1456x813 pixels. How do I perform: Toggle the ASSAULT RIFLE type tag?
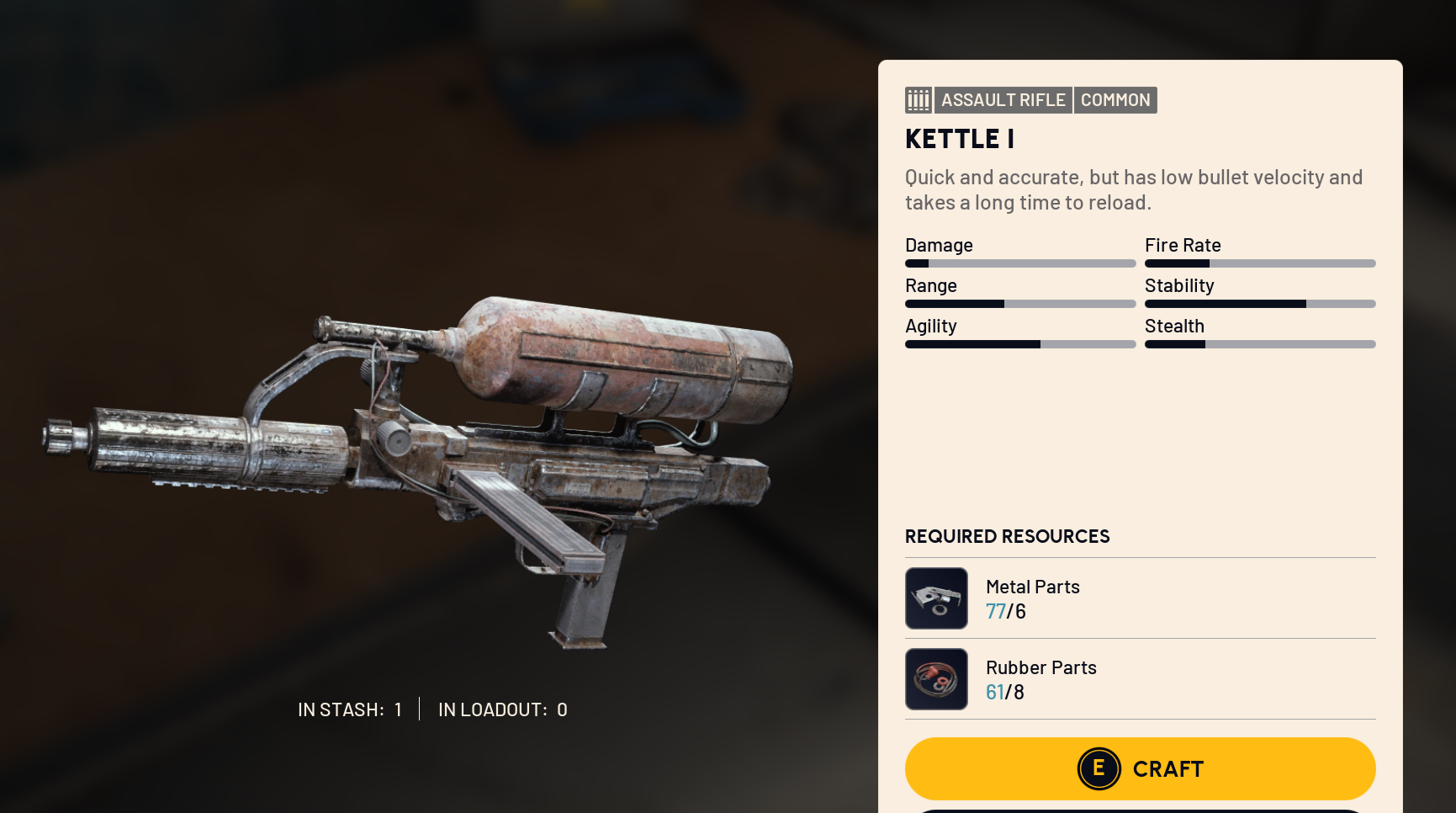[1003, 99]
